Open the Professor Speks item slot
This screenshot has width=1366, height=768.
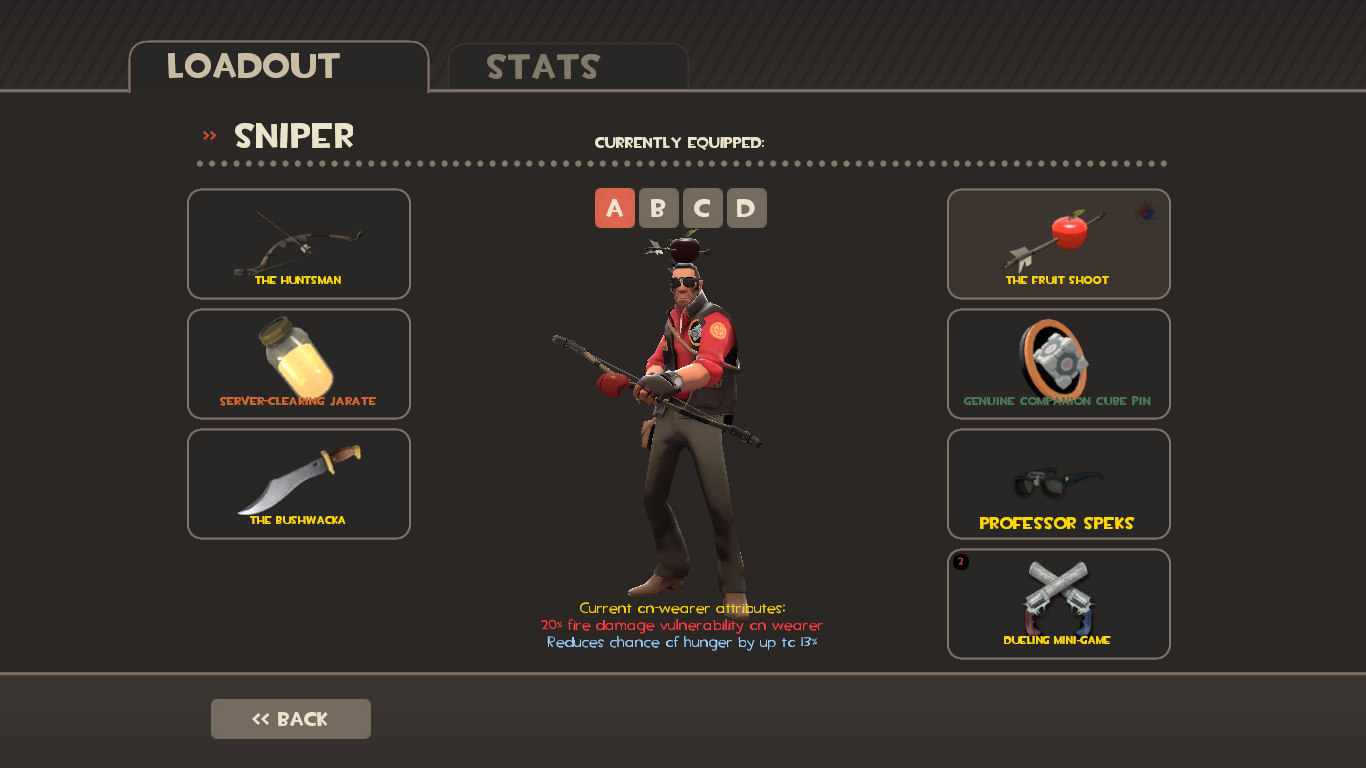1058,483
